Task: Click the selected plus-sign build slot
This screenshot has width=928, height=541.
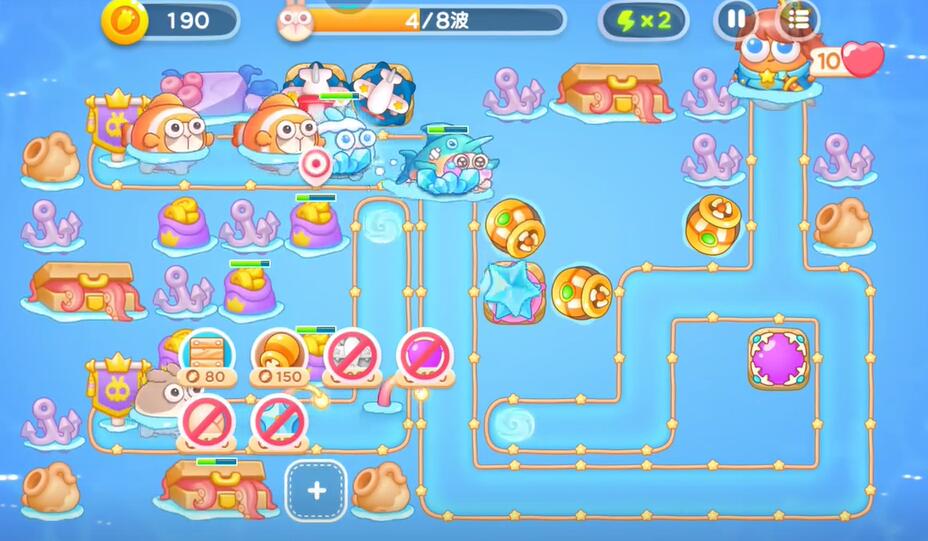Action: pos(316,490)
